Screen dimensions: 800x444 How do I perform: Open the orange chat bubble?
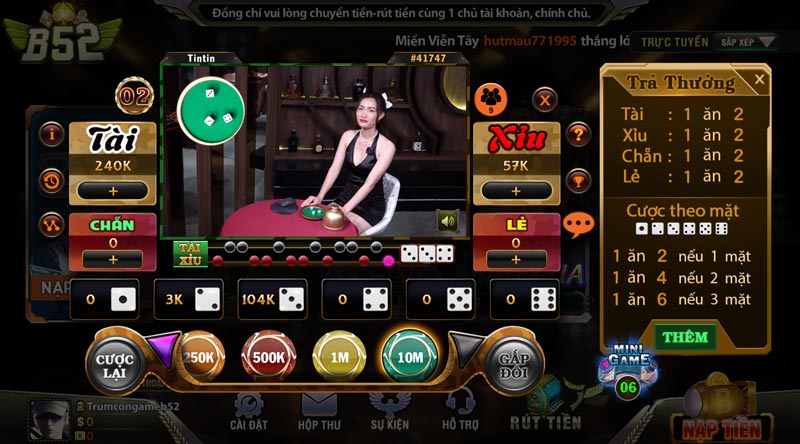[x=578, y=225]
